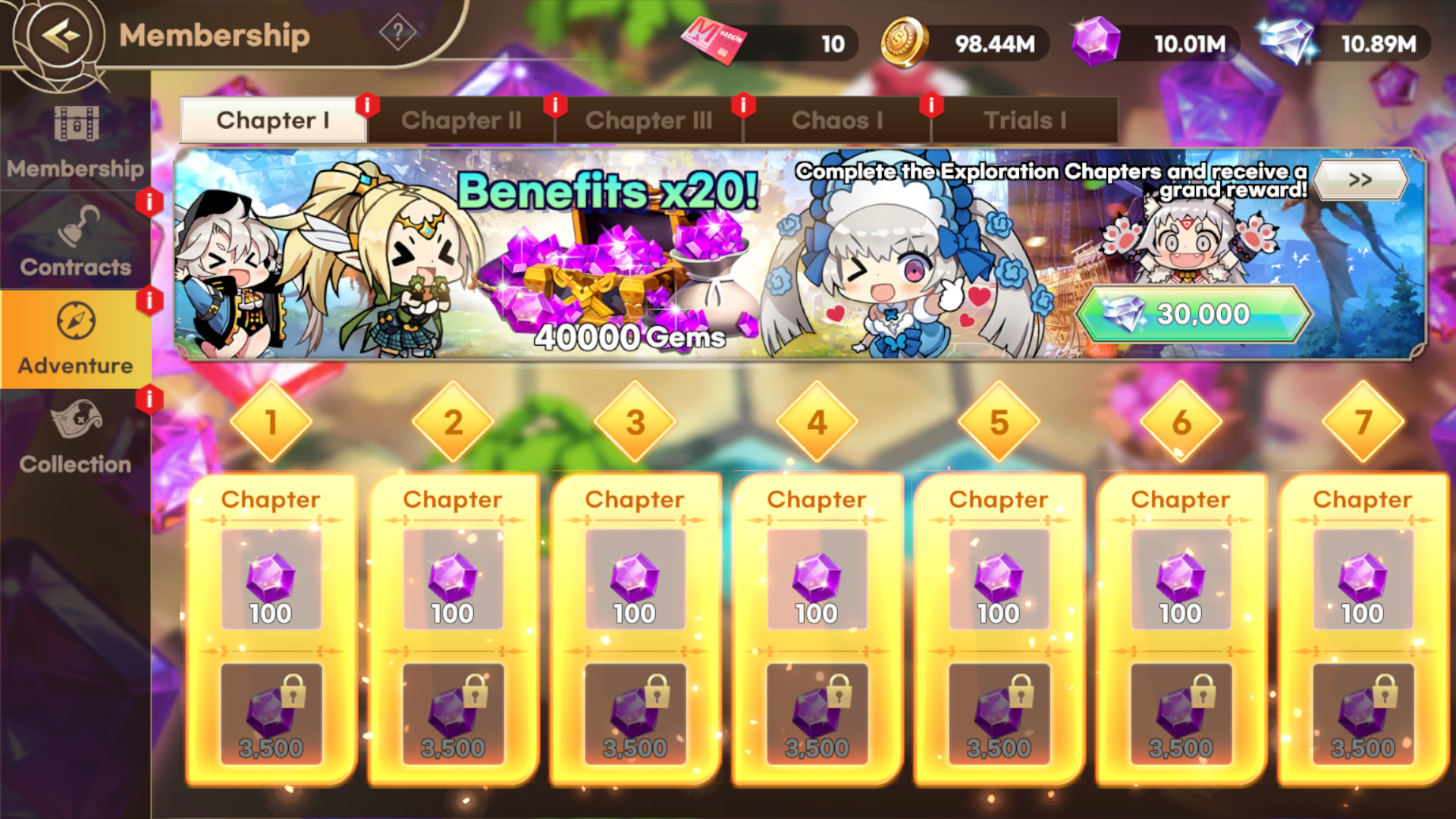Viewport: 1456px width, 819px height.
Task: Go back using the arrow button
Action: pyautogui.click(x=61, y=35)
